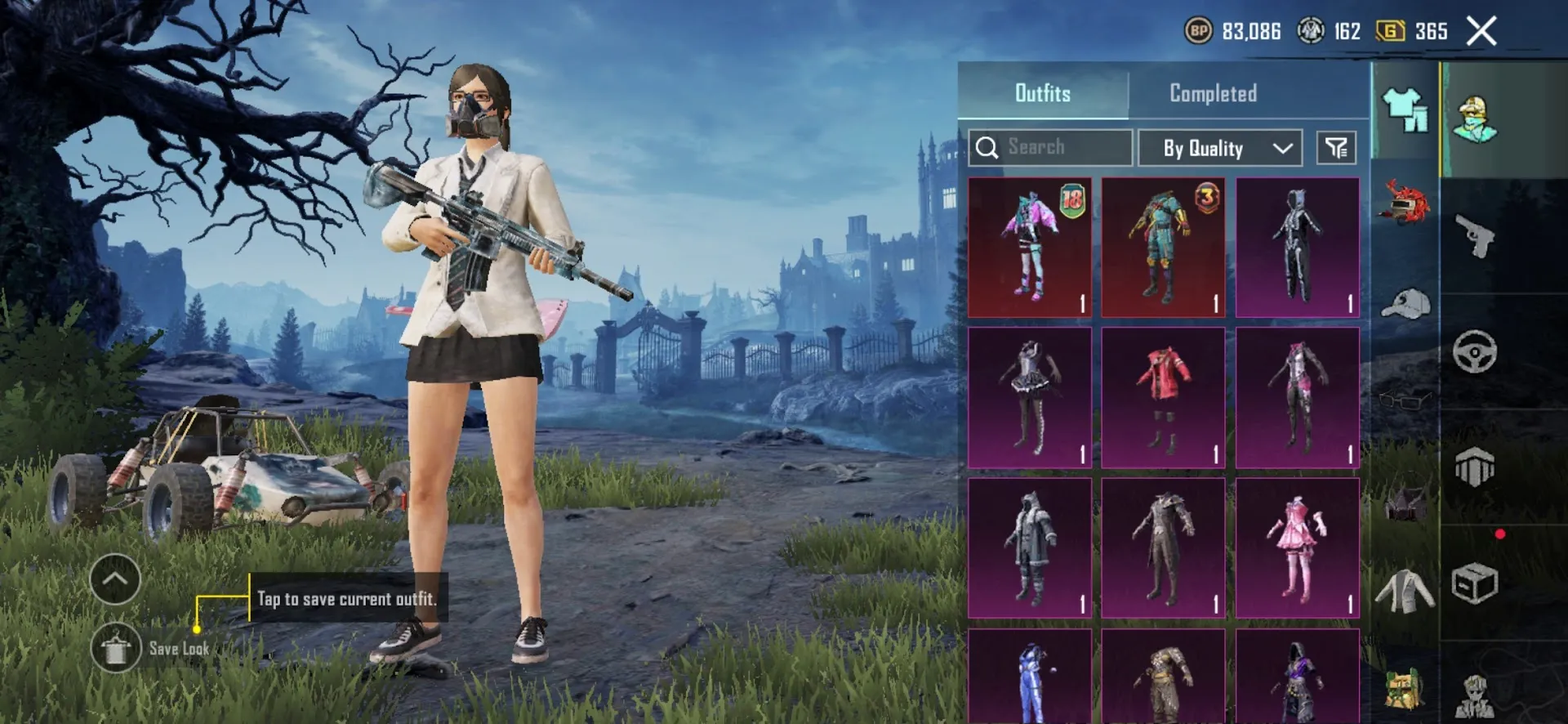Viewport: 1568px width, 724px height.
Task: Open the filter options next to By Quality
Action: coord(1334,147)
